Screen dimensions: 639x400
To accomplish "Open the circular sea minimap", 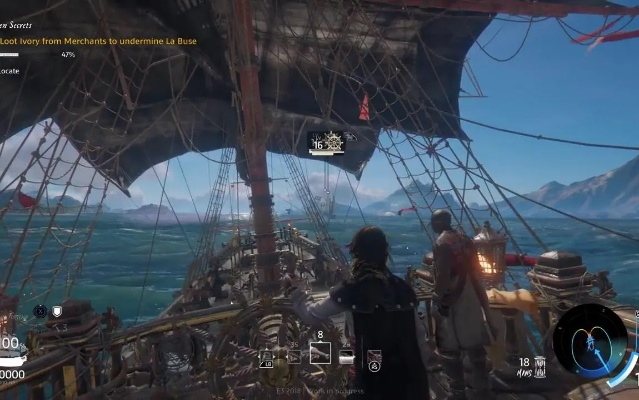I will [x=590, y=340].
